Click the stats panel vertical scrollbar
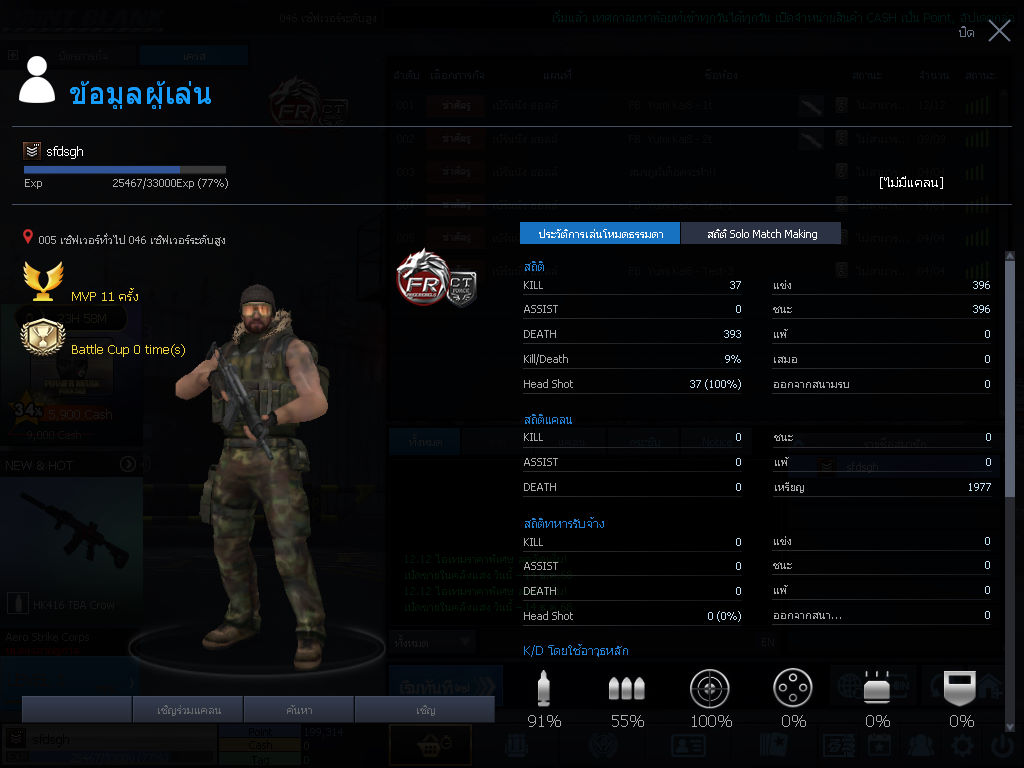The image size is (1024, 768). (1009, 400)
